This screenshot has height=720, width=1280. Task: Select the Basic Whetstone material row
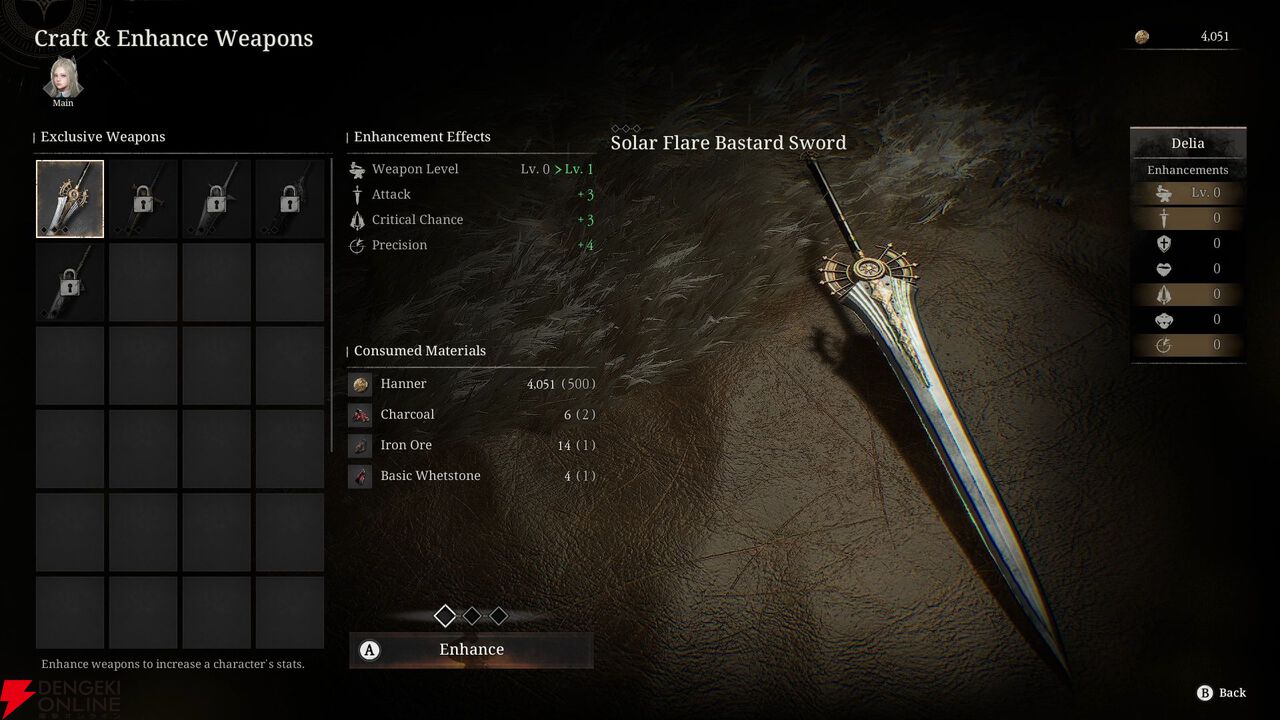471,476
